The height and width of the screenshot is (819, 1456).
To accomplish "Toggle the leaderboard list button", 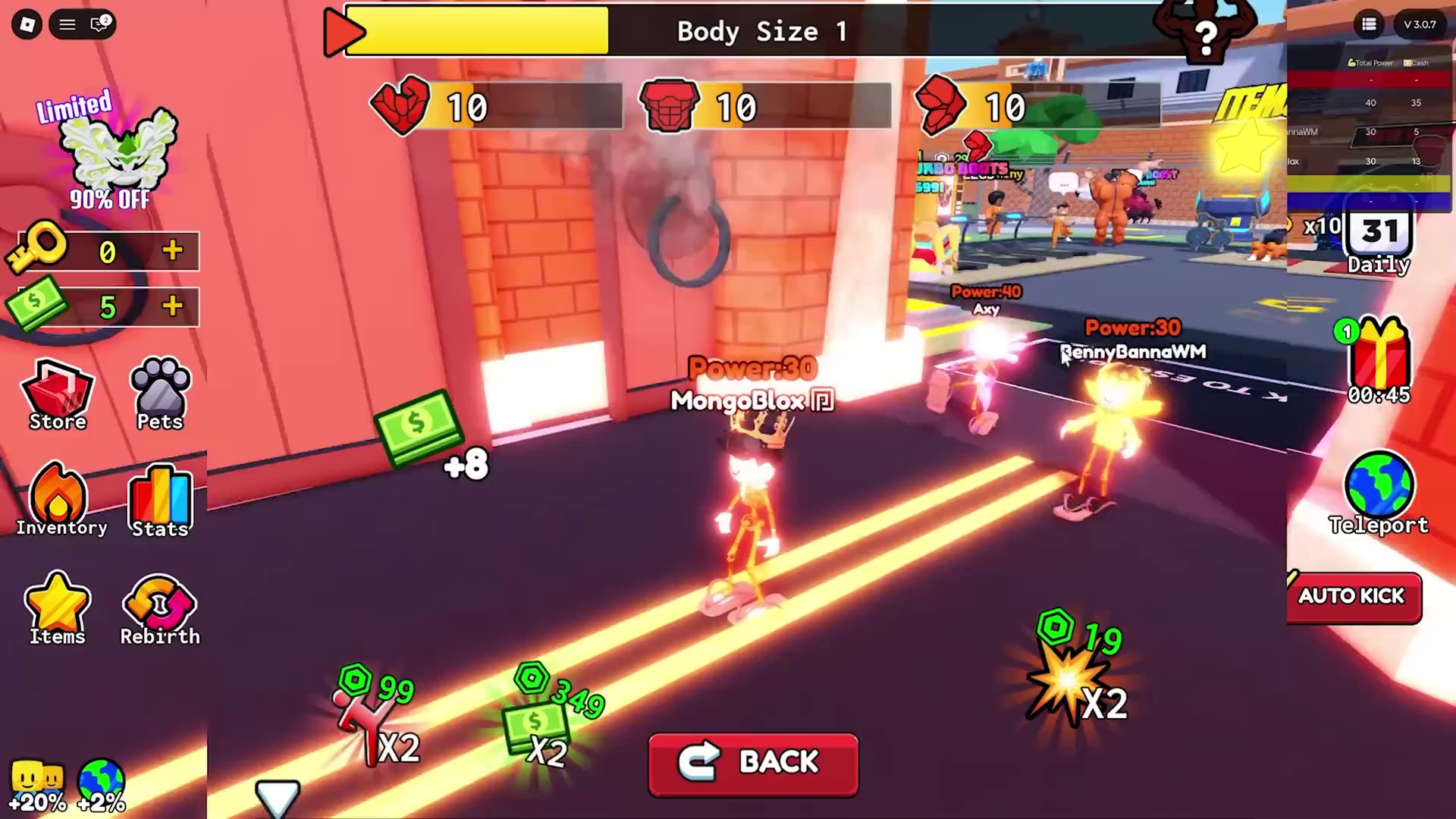I will click(x=1369, y=24).
